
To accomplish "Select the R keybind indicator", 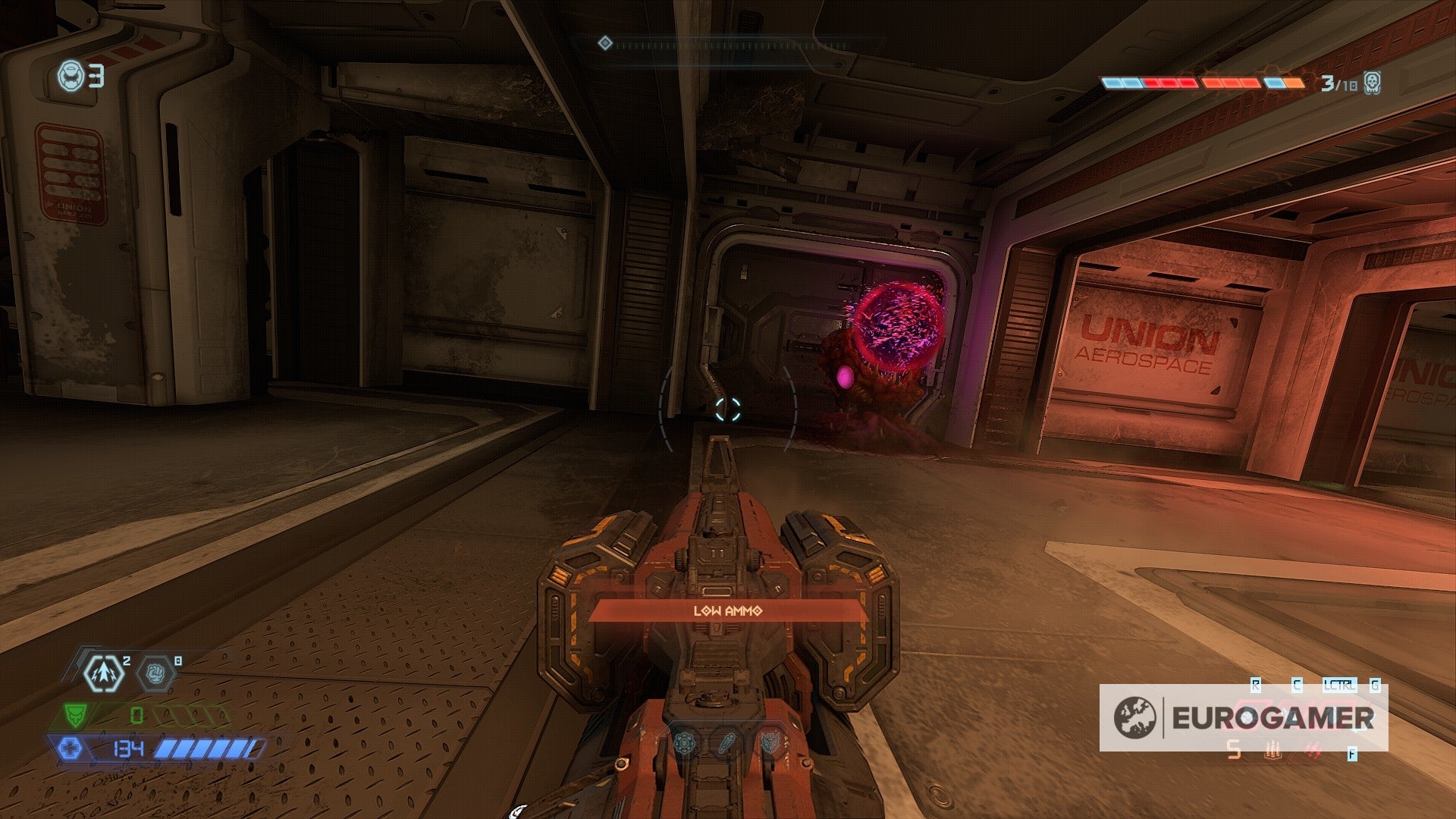I will 1254,686.
